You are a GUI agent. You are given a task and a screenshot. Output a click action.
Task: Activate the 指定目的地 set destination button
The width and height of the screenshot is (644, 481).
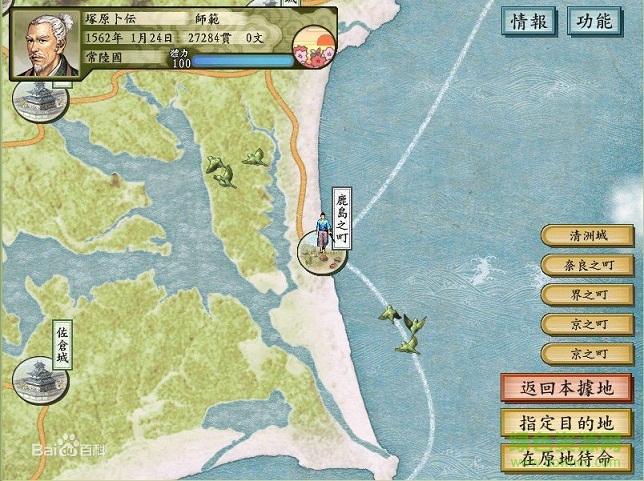click(x=566, y=422)
